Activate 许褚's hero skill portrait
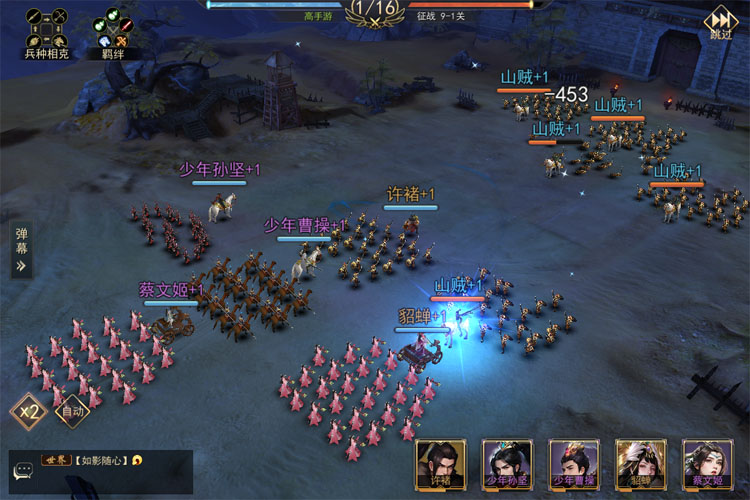750x500 pixels. tap(441, 466)
